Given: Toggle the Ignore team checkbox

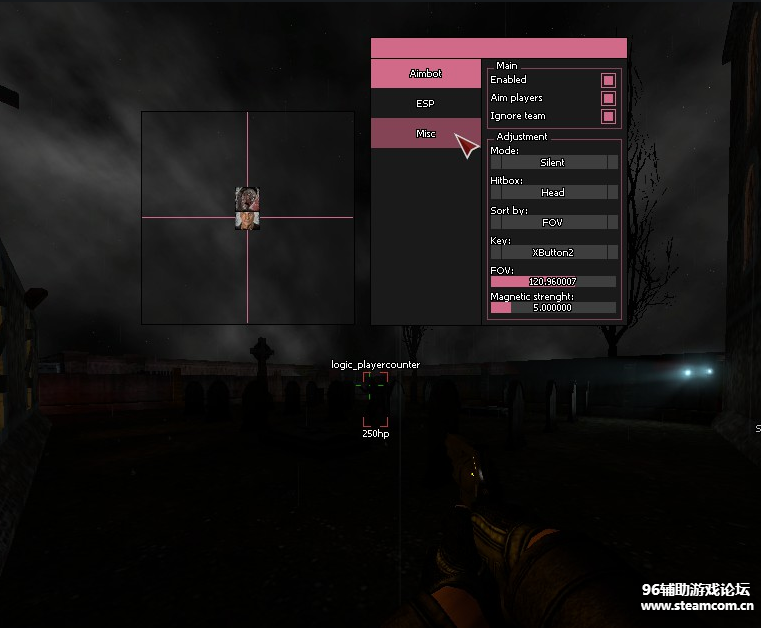Looking at the screenshot, I should [607, 116].
